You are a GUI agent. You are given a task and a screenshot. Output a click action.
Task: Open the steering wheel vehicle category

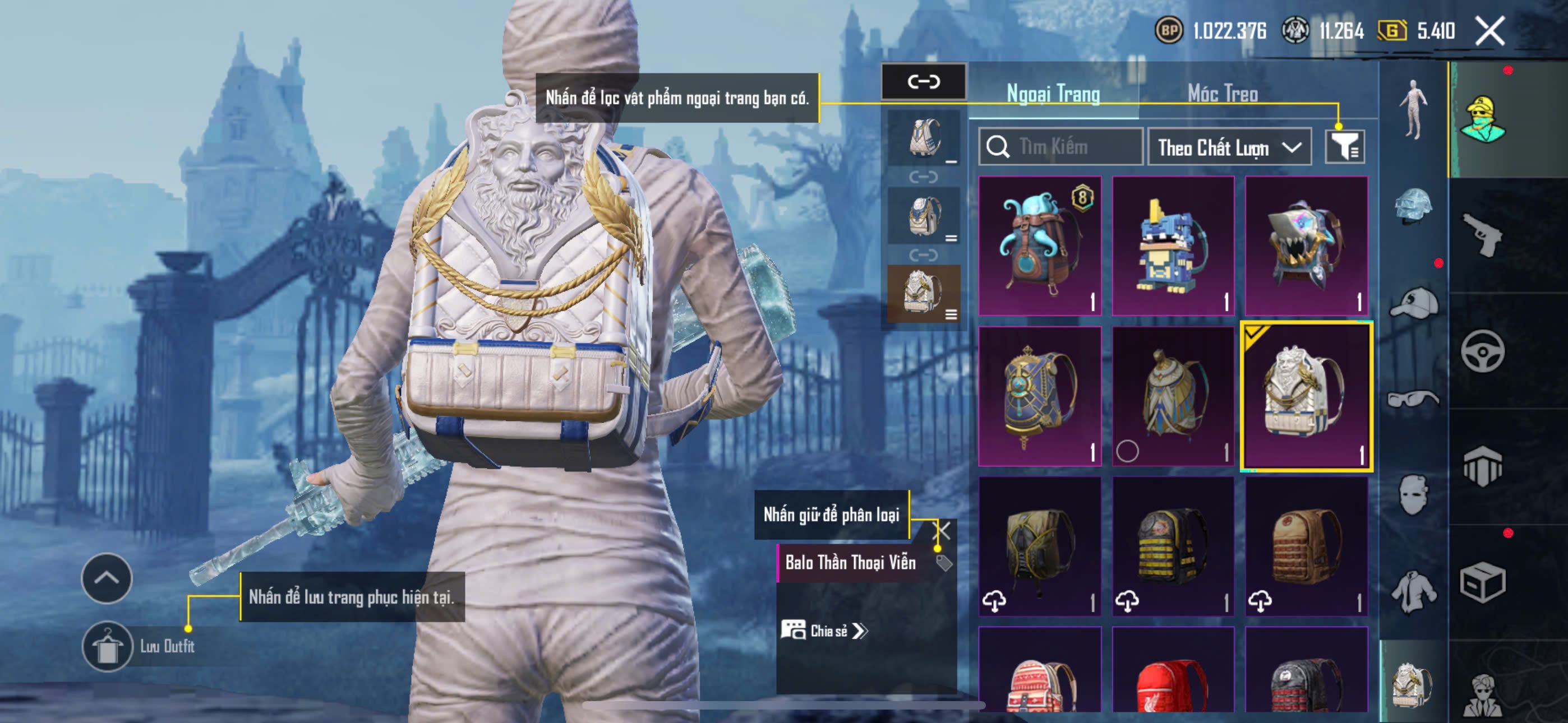point(1482,351)
